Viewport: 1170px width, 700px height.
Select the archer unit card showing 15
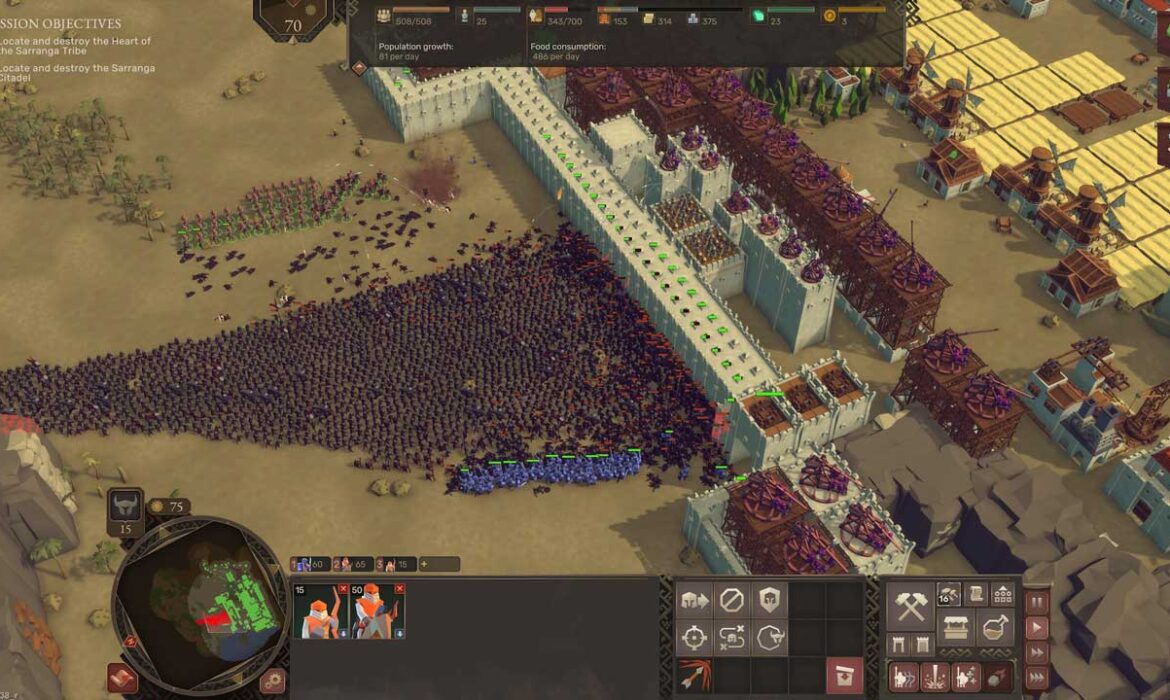point(319,612)
